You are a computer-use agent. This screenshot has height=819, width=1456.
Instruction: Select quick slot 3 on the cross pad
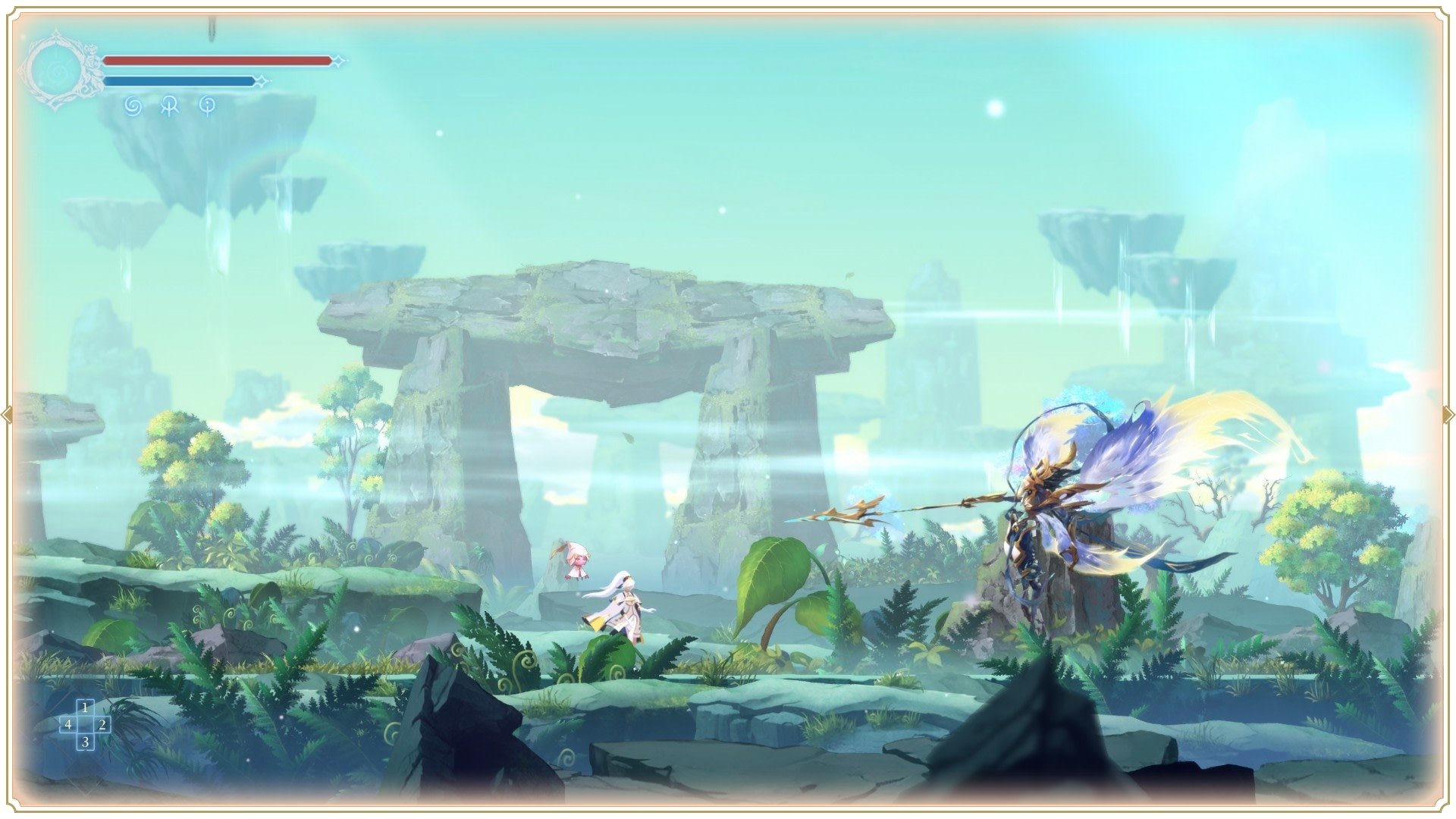[x=86, y=742]
